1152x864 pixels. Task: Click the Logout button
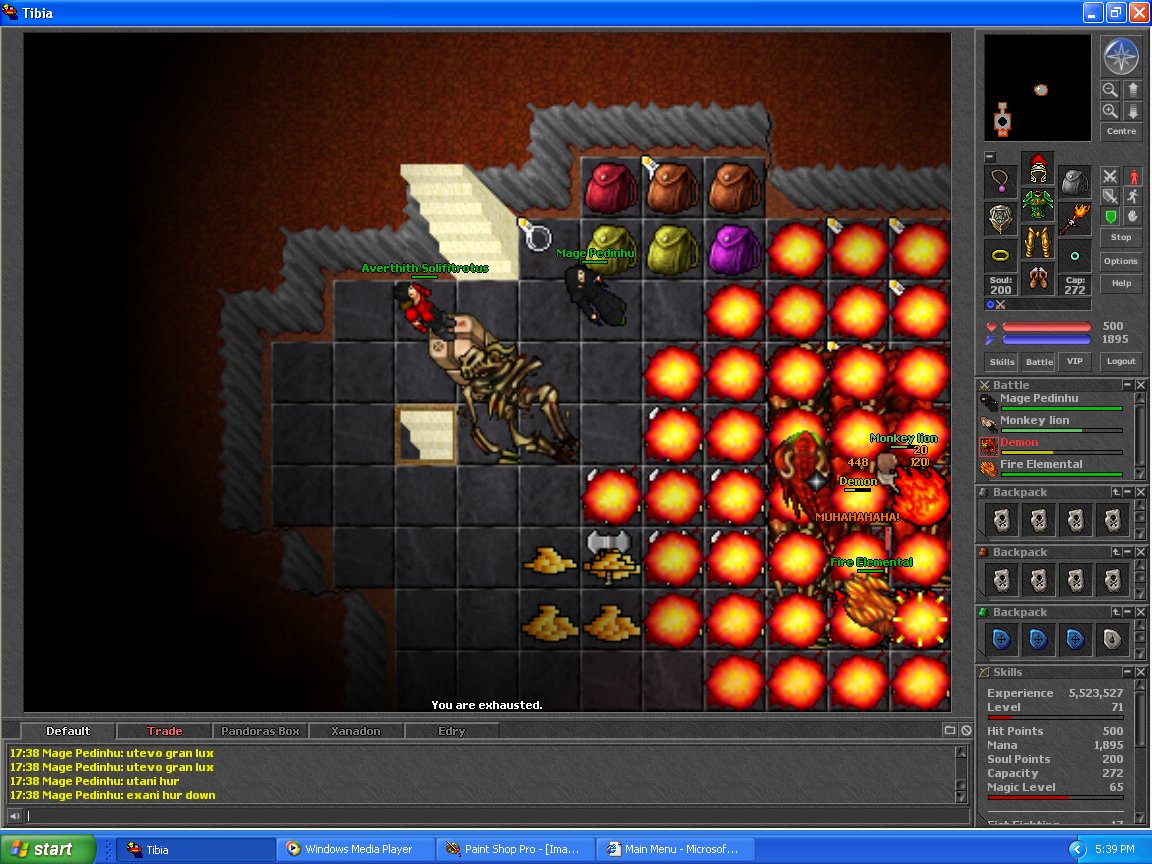pyautogui.click(x=1121, y=362)
